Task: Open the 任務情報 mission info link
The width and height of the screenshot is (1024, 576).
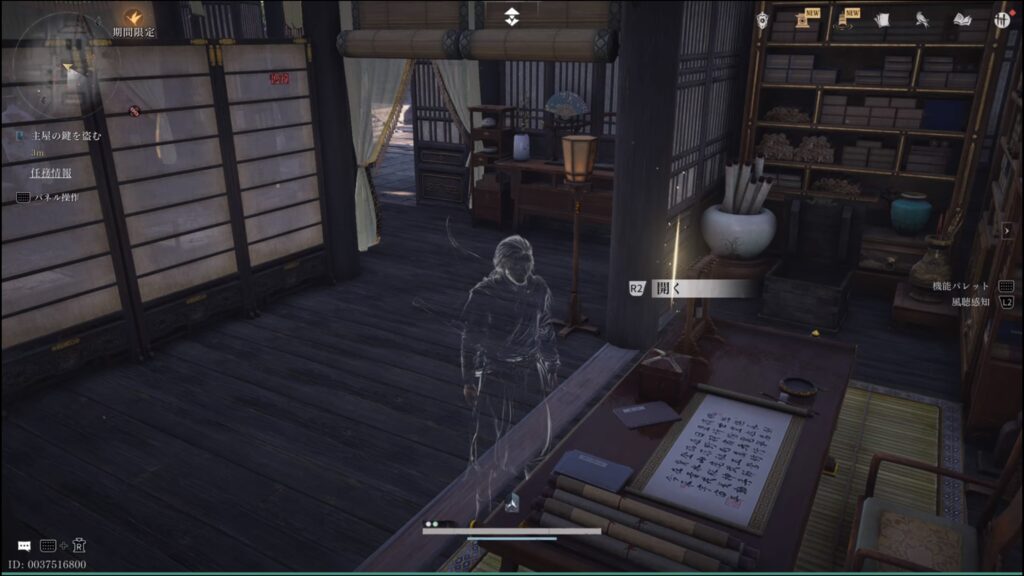Action: pyautogui.click(x=50, y=172)
